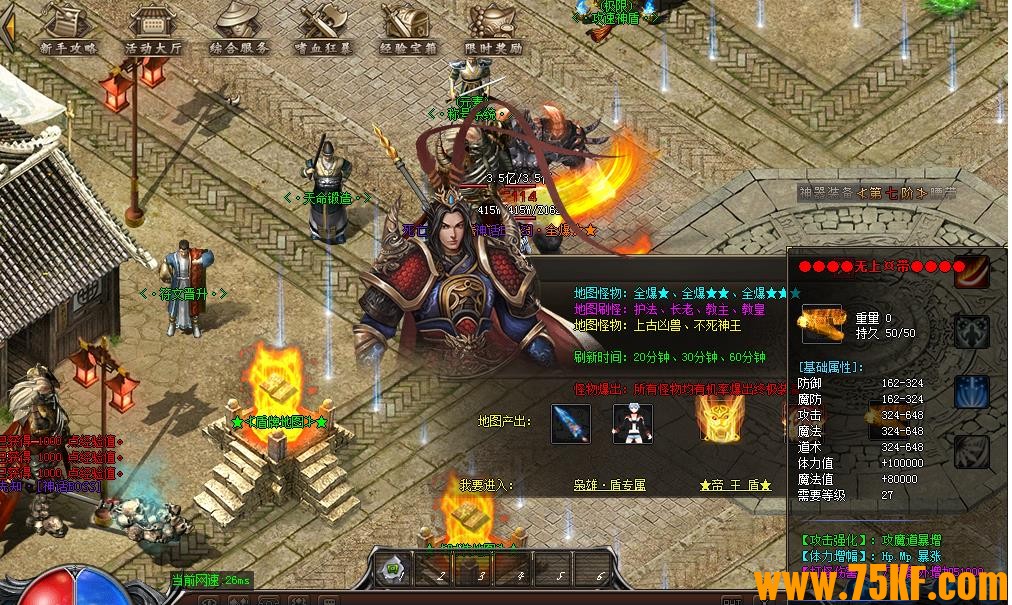Screen dimensions: 1012x605
Task: Select the golden lion shield reward icon
Action: click(x=717, y=420)
